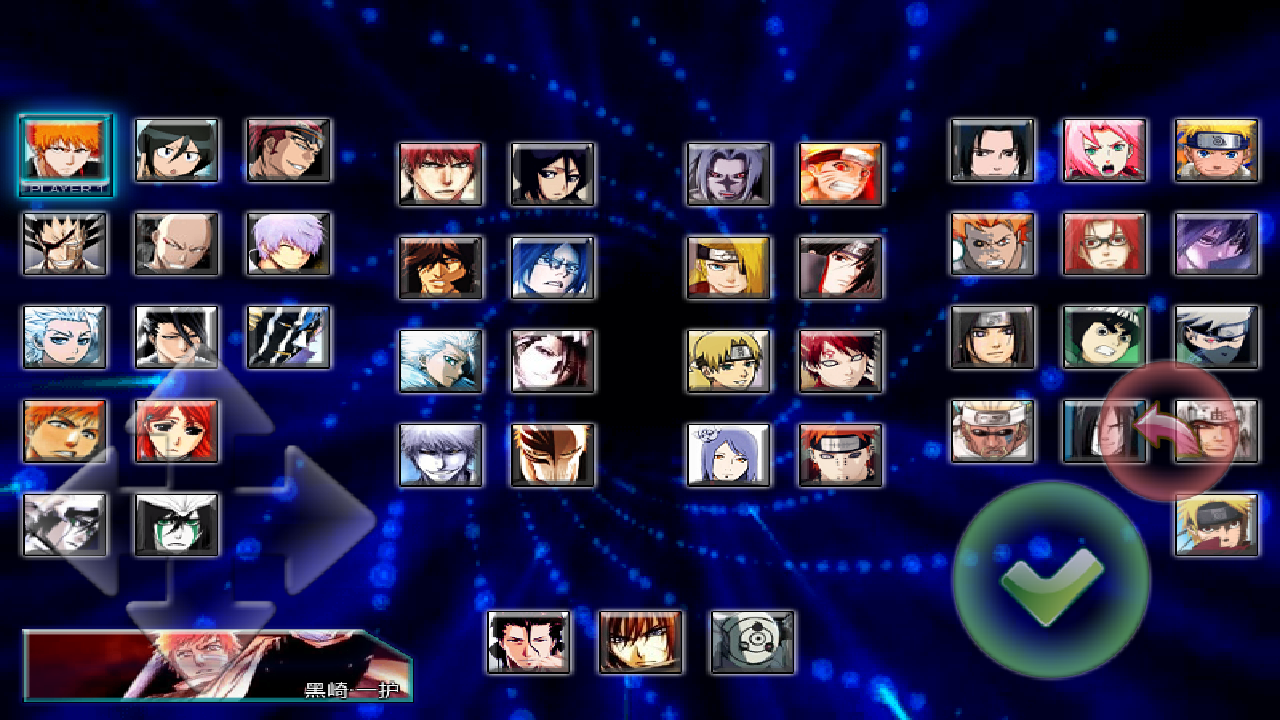Image resolution: width=1280 pixels, height=720 pixels.
Task: Choose the blond Deidara portrait
Action: pos(728,267)
